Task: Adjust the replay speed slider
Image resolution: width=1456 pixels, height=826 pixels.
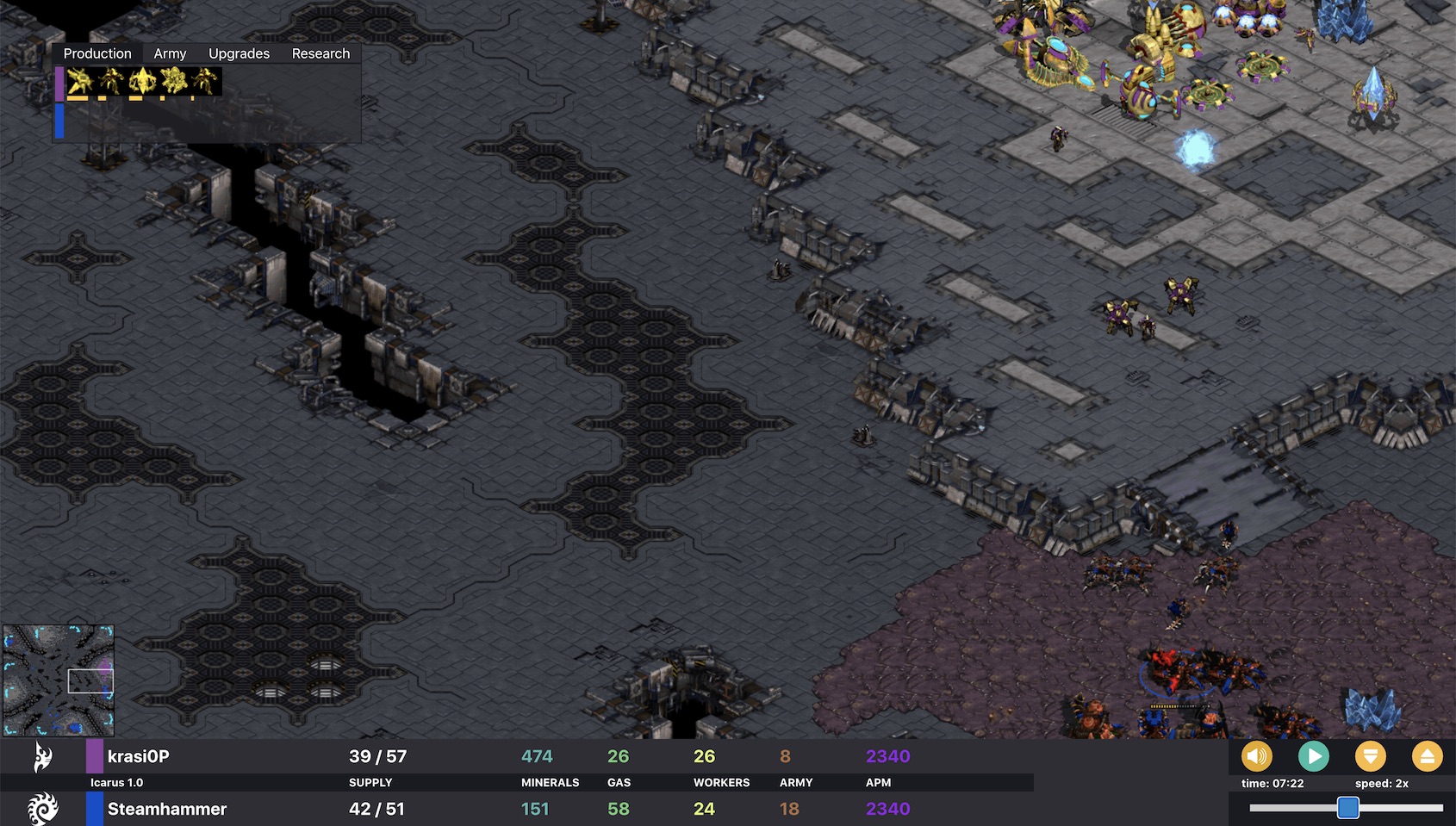Action: pos(1347,808)
